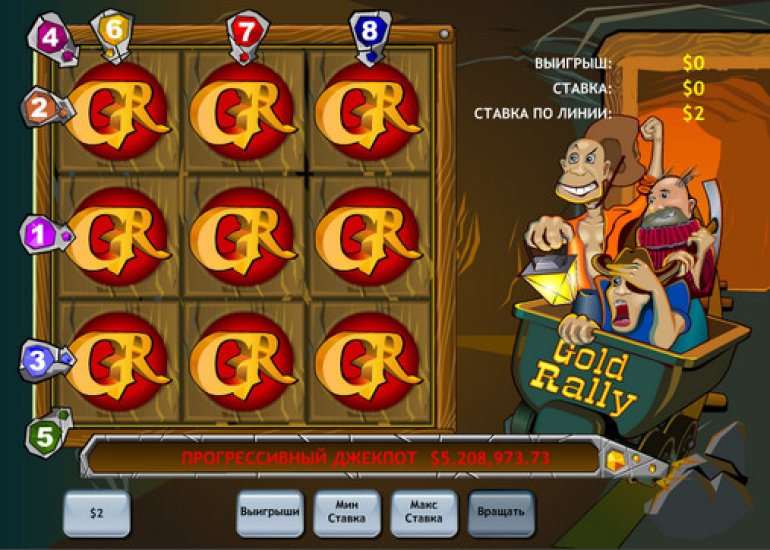This screenshot has width=770, height=550.
Task: Enable payline marker number 8
Action: [x=370, y=31]
